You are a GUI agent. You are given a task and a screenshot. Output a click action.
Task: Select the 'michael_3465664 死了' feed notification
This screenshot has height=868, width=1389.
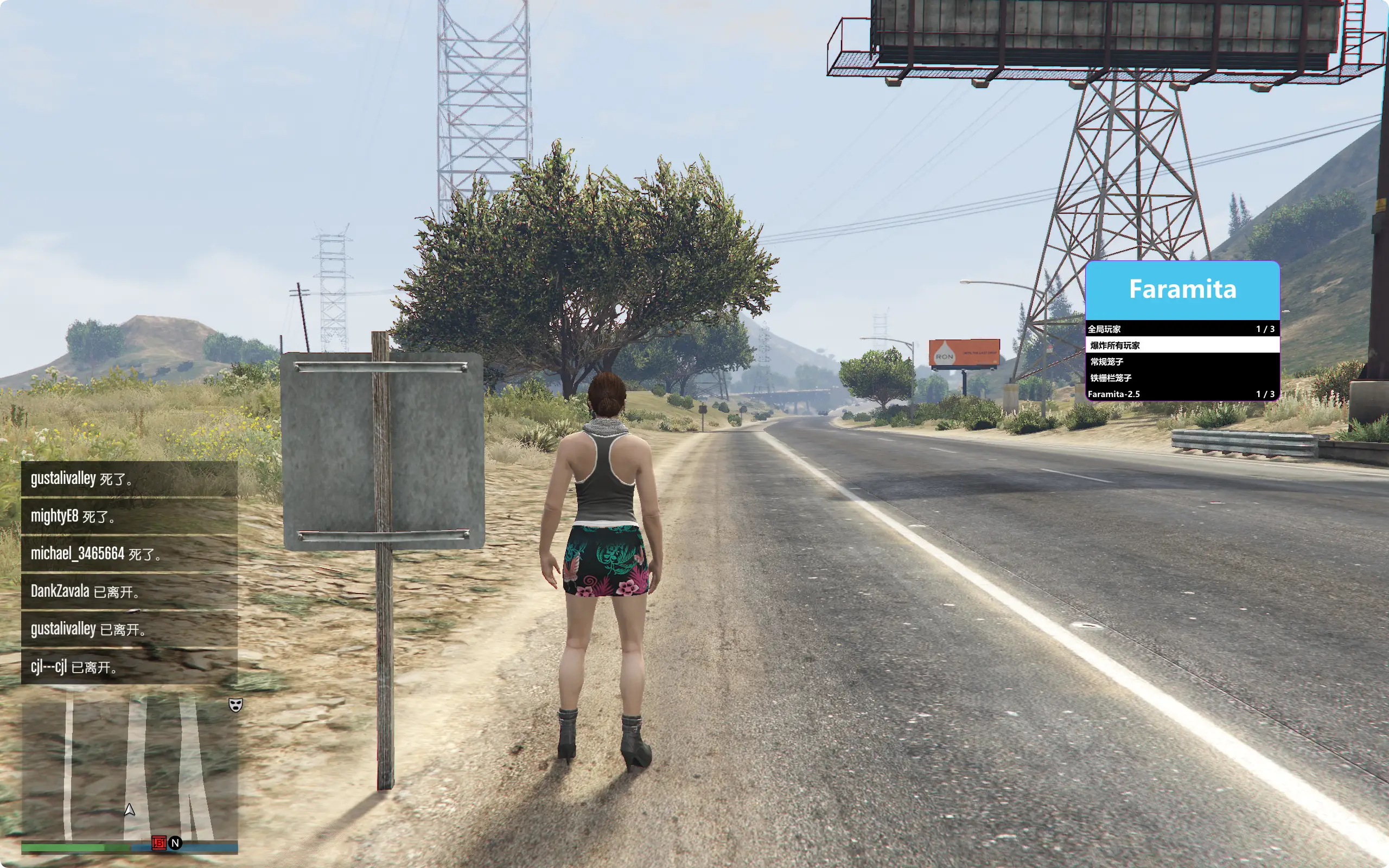(x=129, y=554)
